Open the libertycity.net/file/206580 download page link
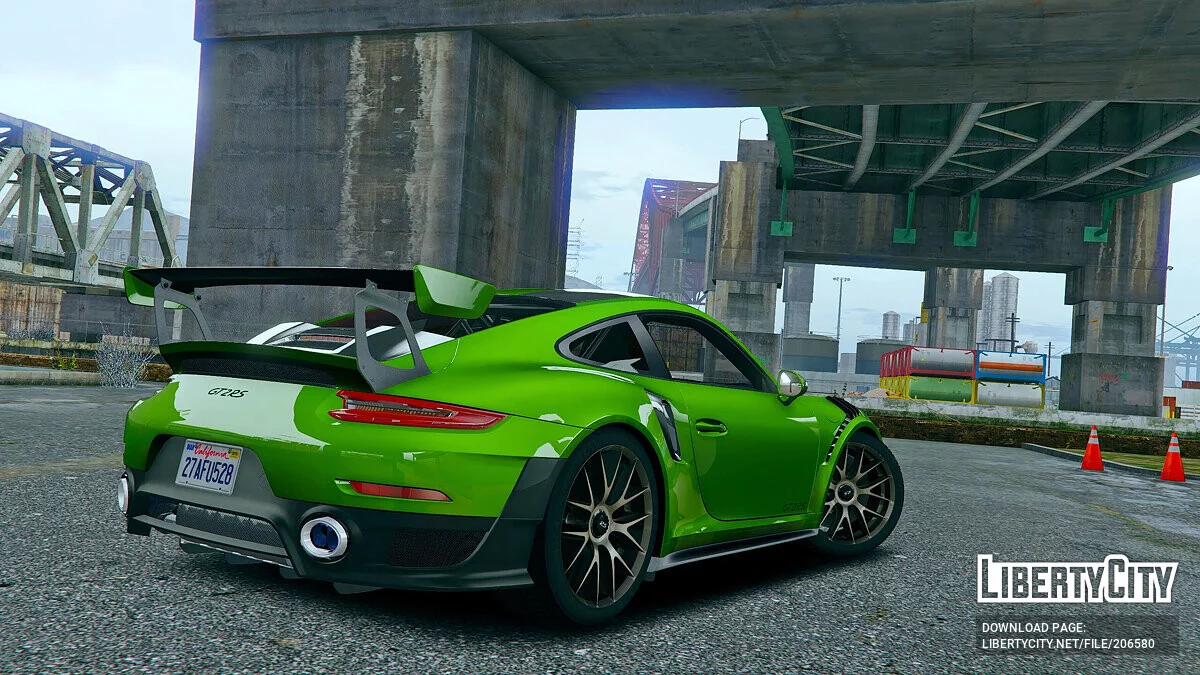1200x675 pixels. 1067,644
